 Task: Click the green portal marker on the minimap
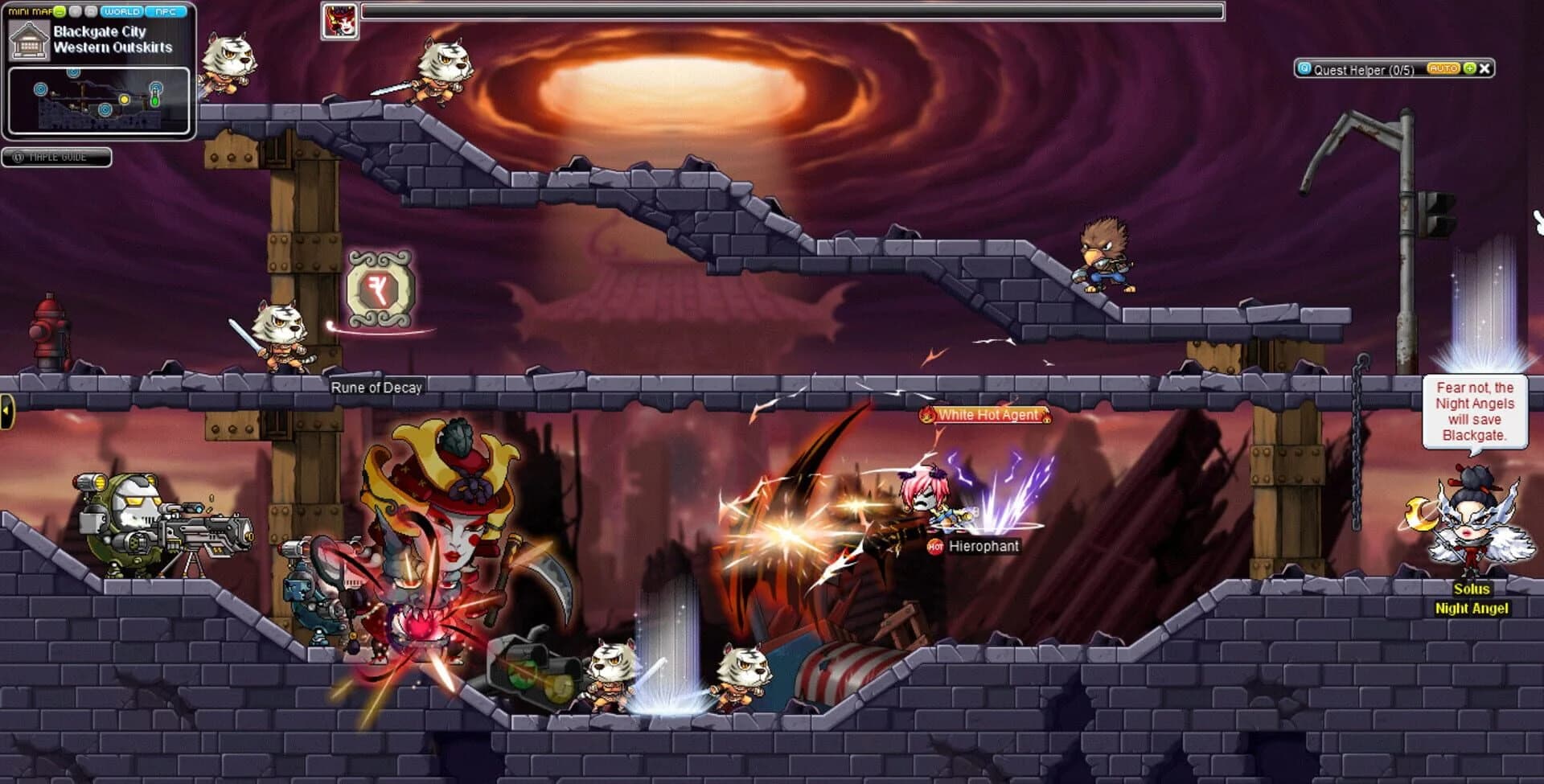[155, 101]
